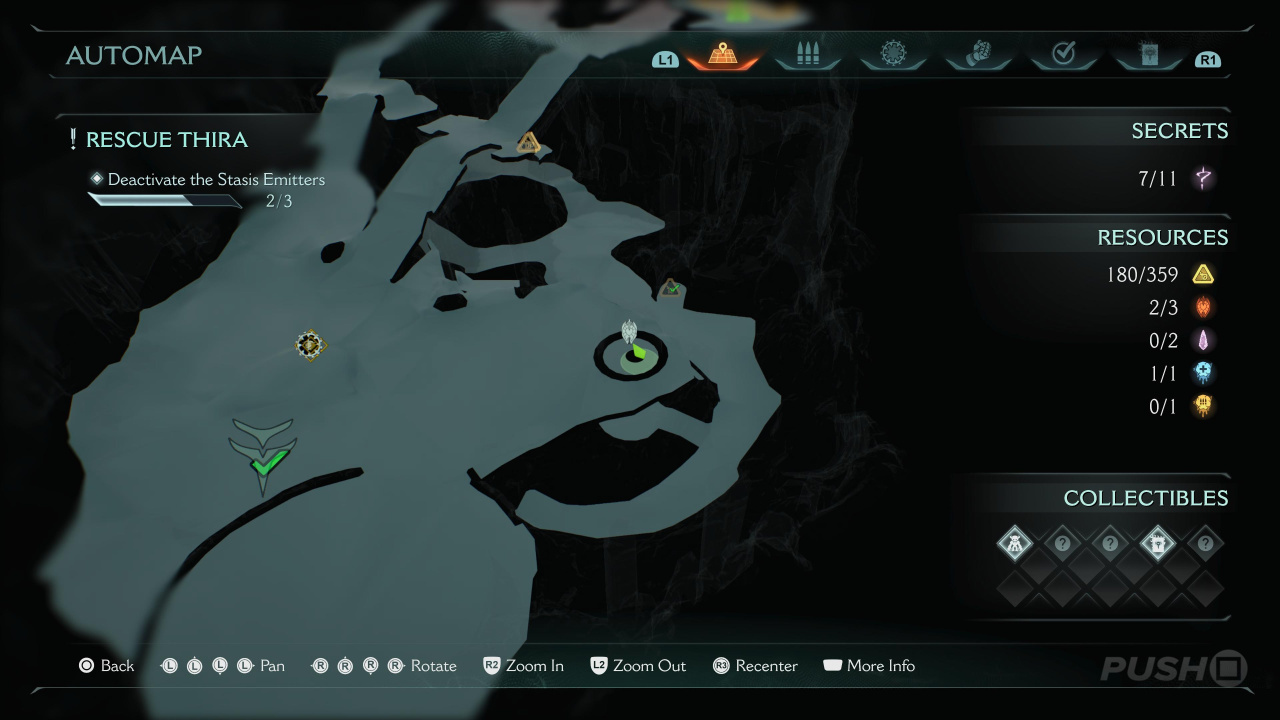Viewport: 1280px width, 720px height.
Task: Click the checked triangle resource marker
Action: click(671, 289)
